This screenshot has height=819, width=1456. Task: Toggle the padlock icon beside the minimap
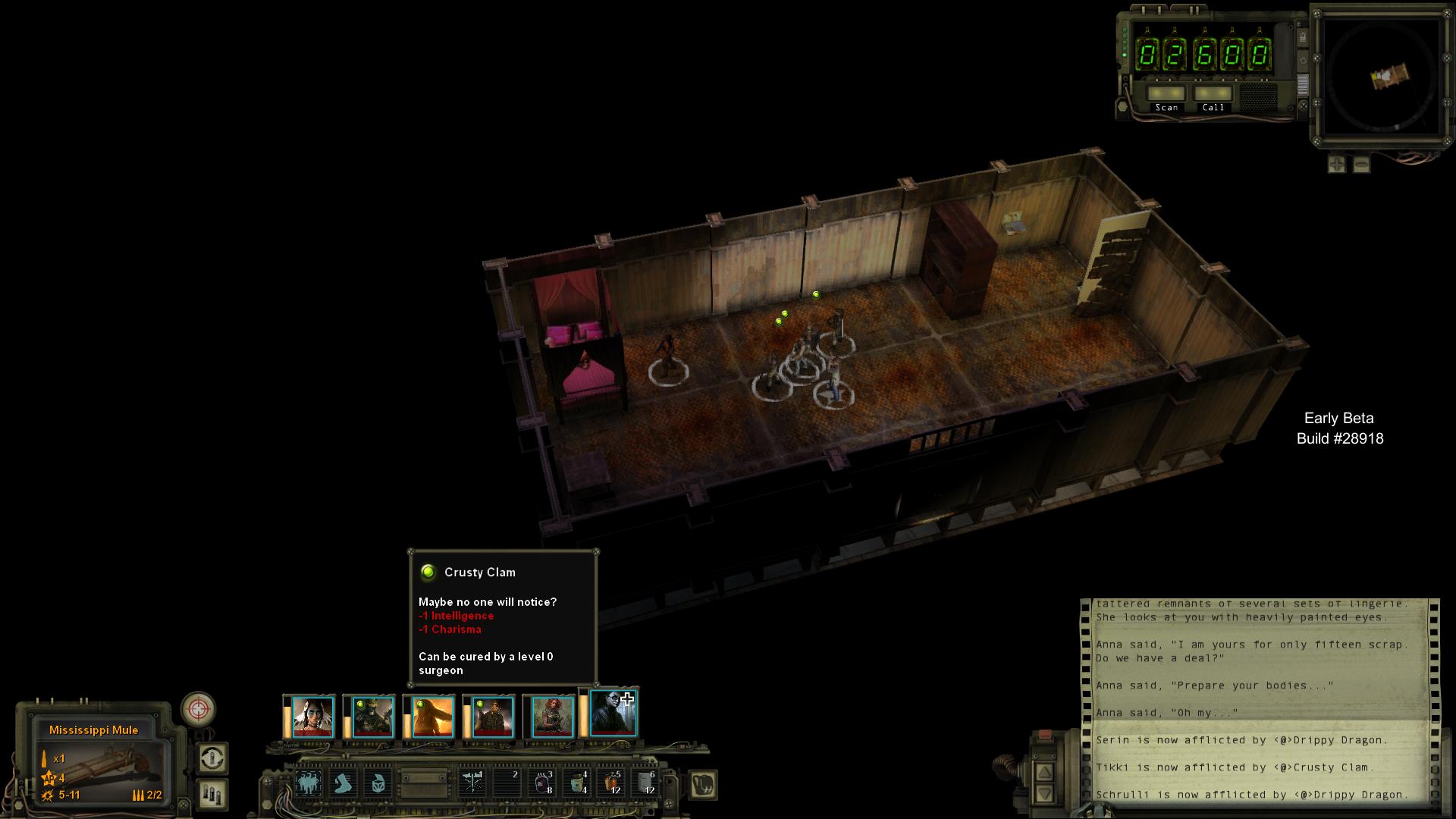tap(1303, 37)
